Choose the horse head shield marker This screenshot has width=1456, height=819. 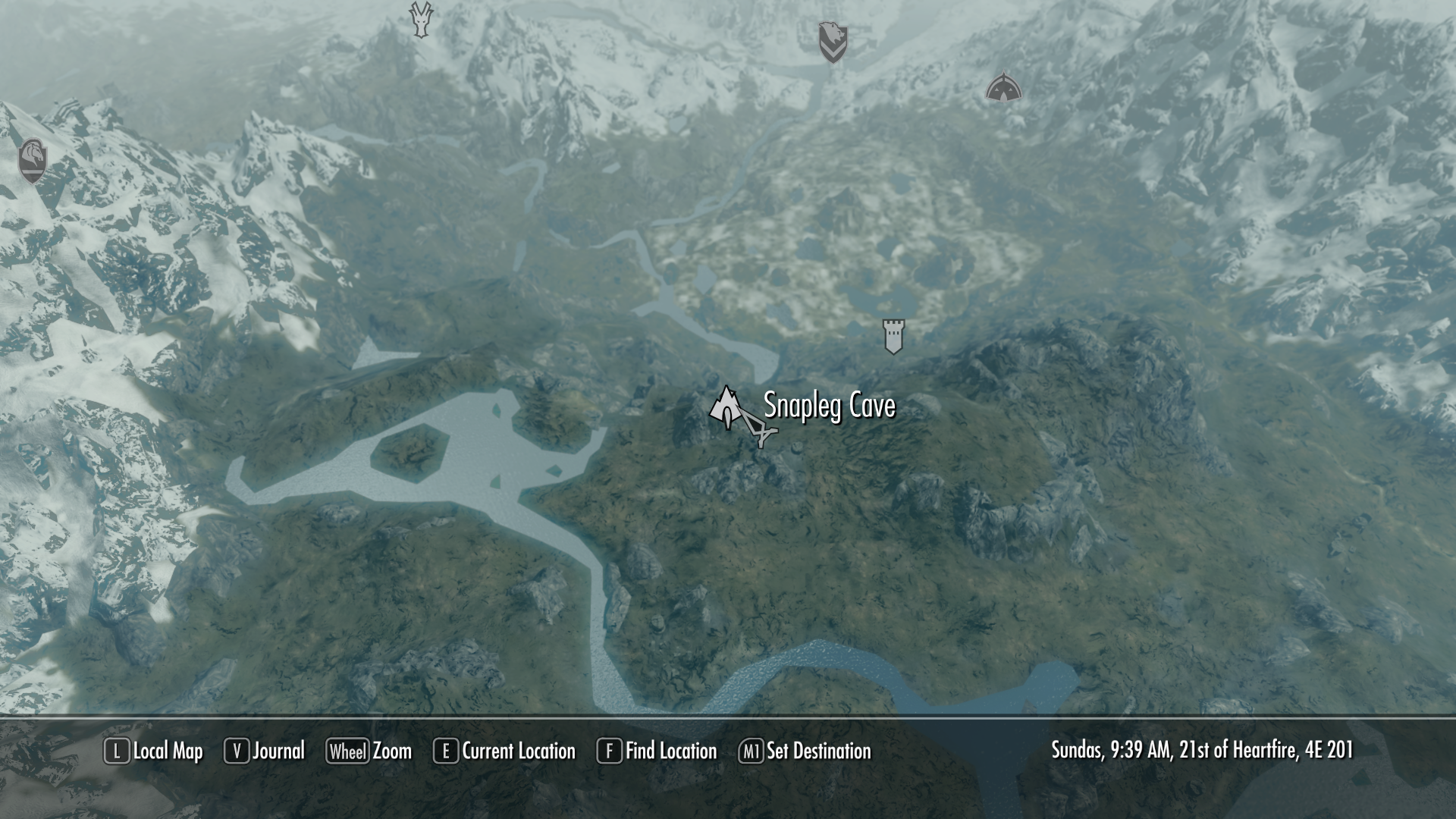(x=33, y=161)
